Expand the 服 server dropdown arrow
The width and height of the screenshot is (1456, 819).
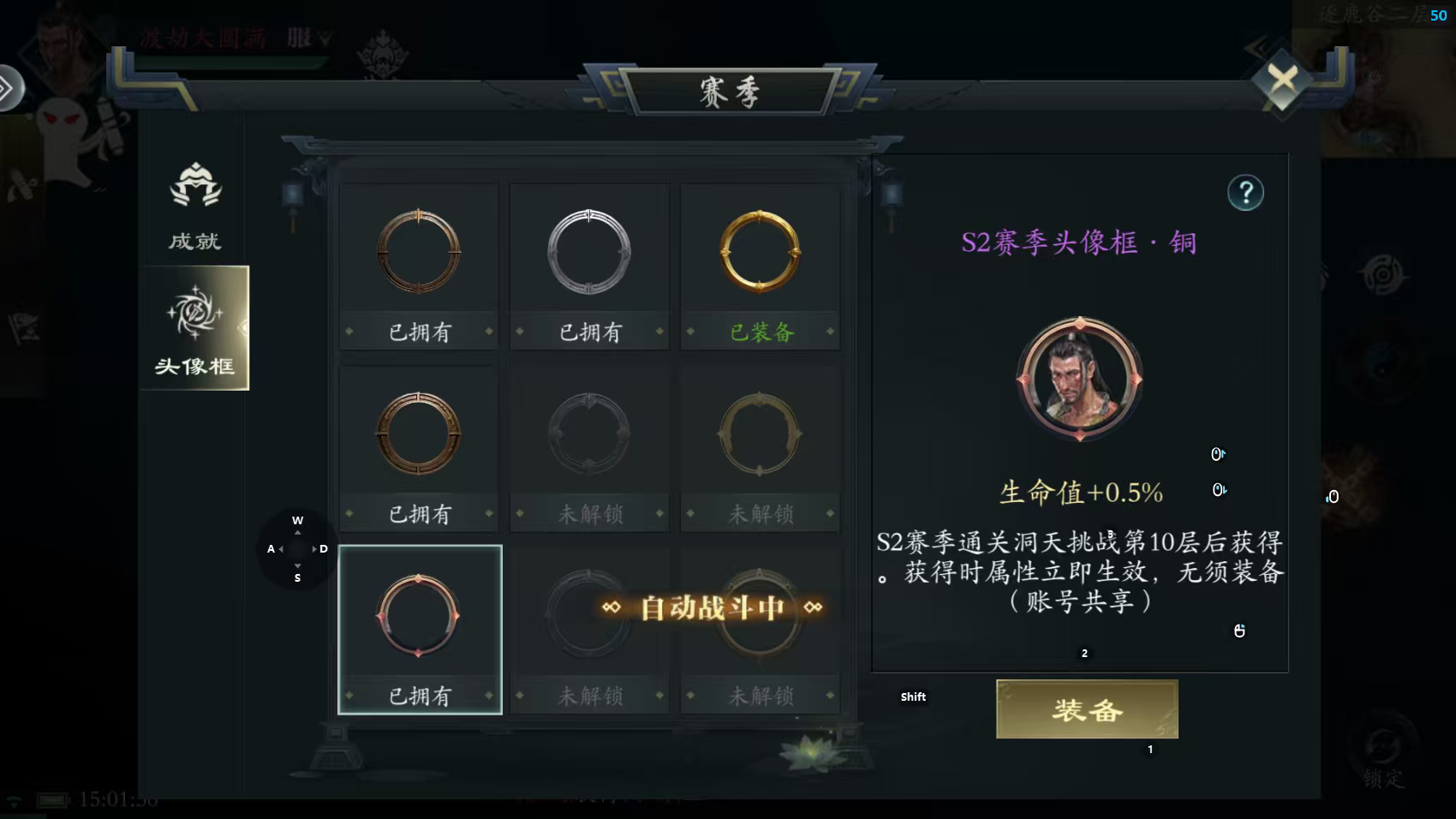point(322,38)
